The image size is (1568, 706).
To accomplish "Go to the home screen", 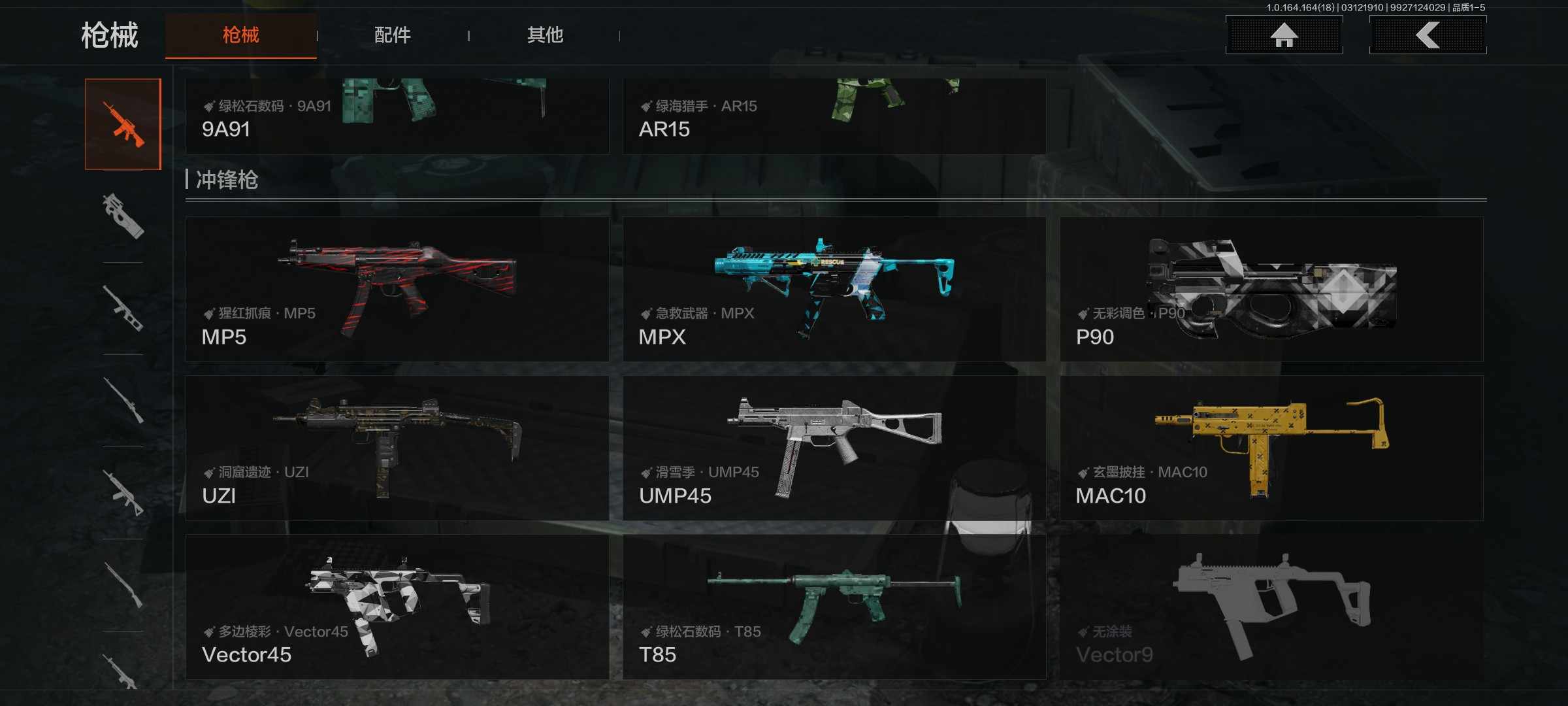I will click(x=1284, y=35).
